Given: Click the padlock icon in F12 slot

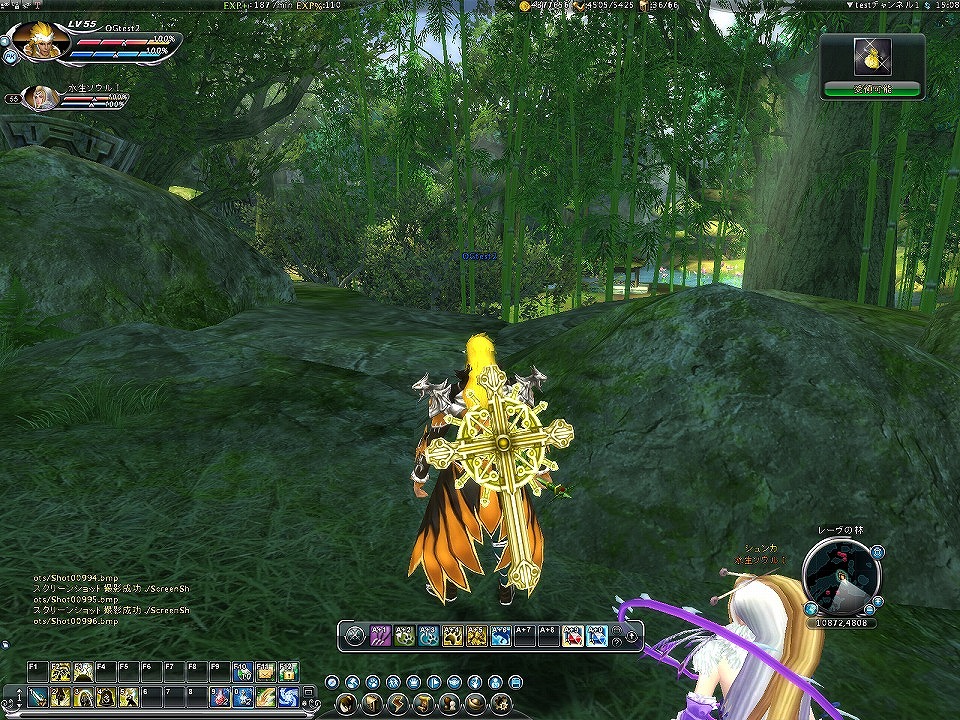Looking at the screenshot, I should [x=288, y=671].
